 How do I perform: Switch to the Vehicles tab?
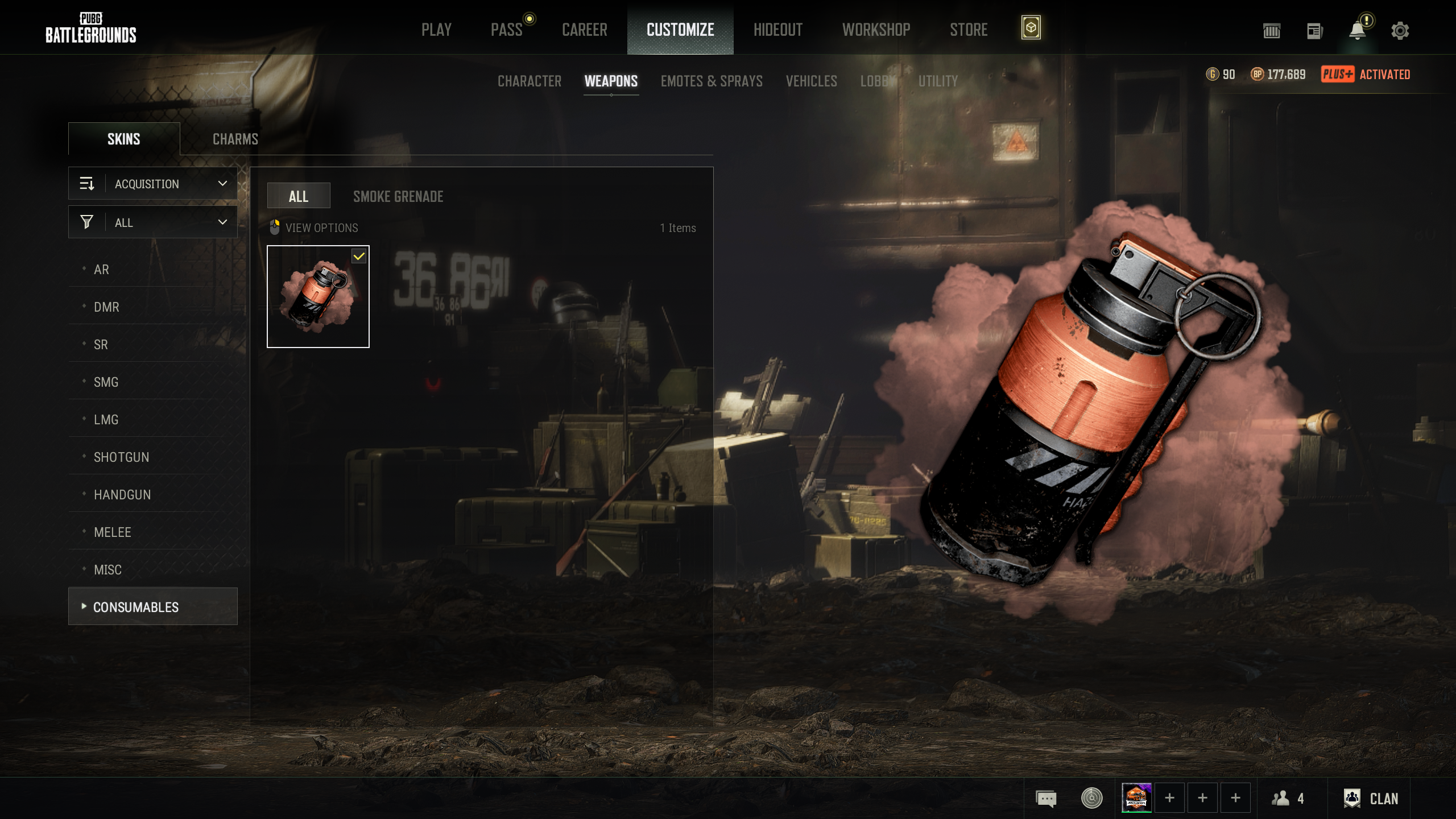(811, 81)
